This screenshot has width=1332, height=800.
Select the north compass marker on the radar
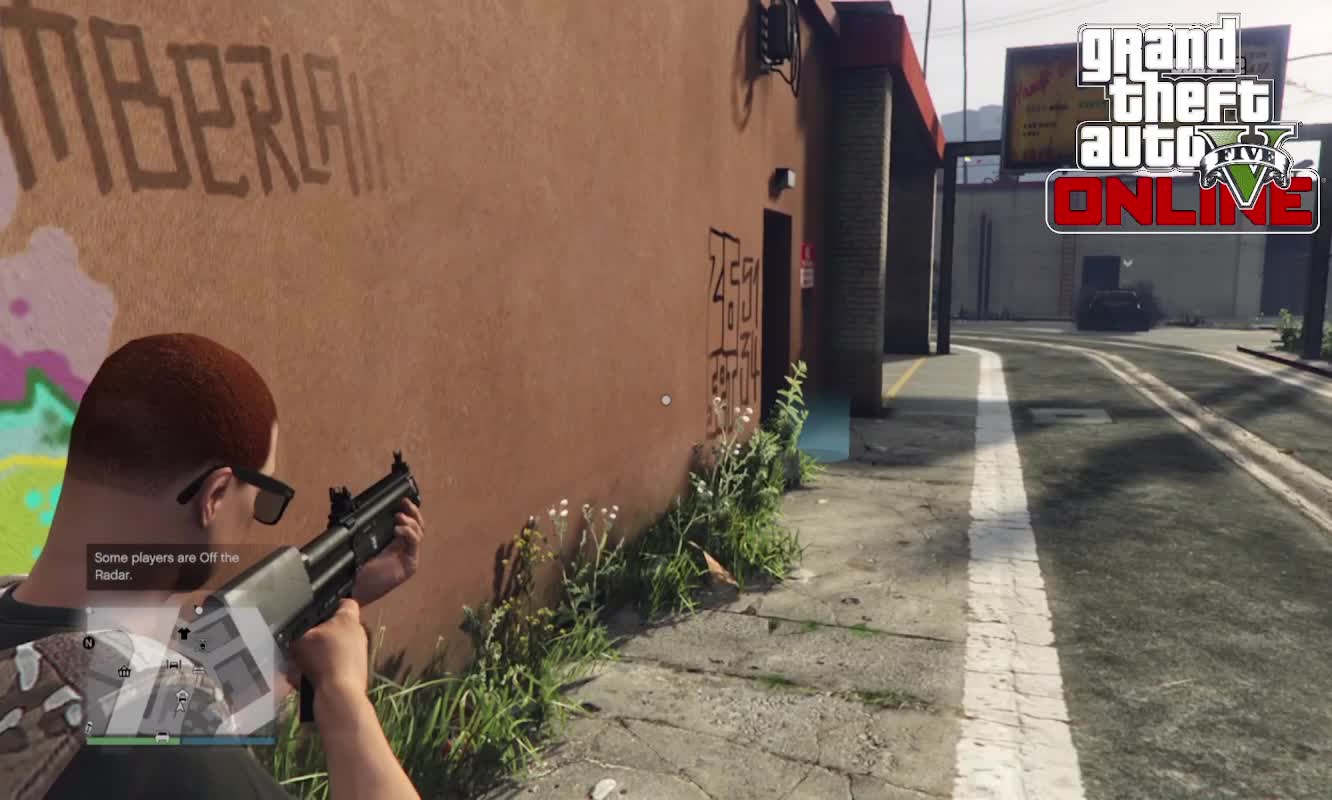(89, 643)
